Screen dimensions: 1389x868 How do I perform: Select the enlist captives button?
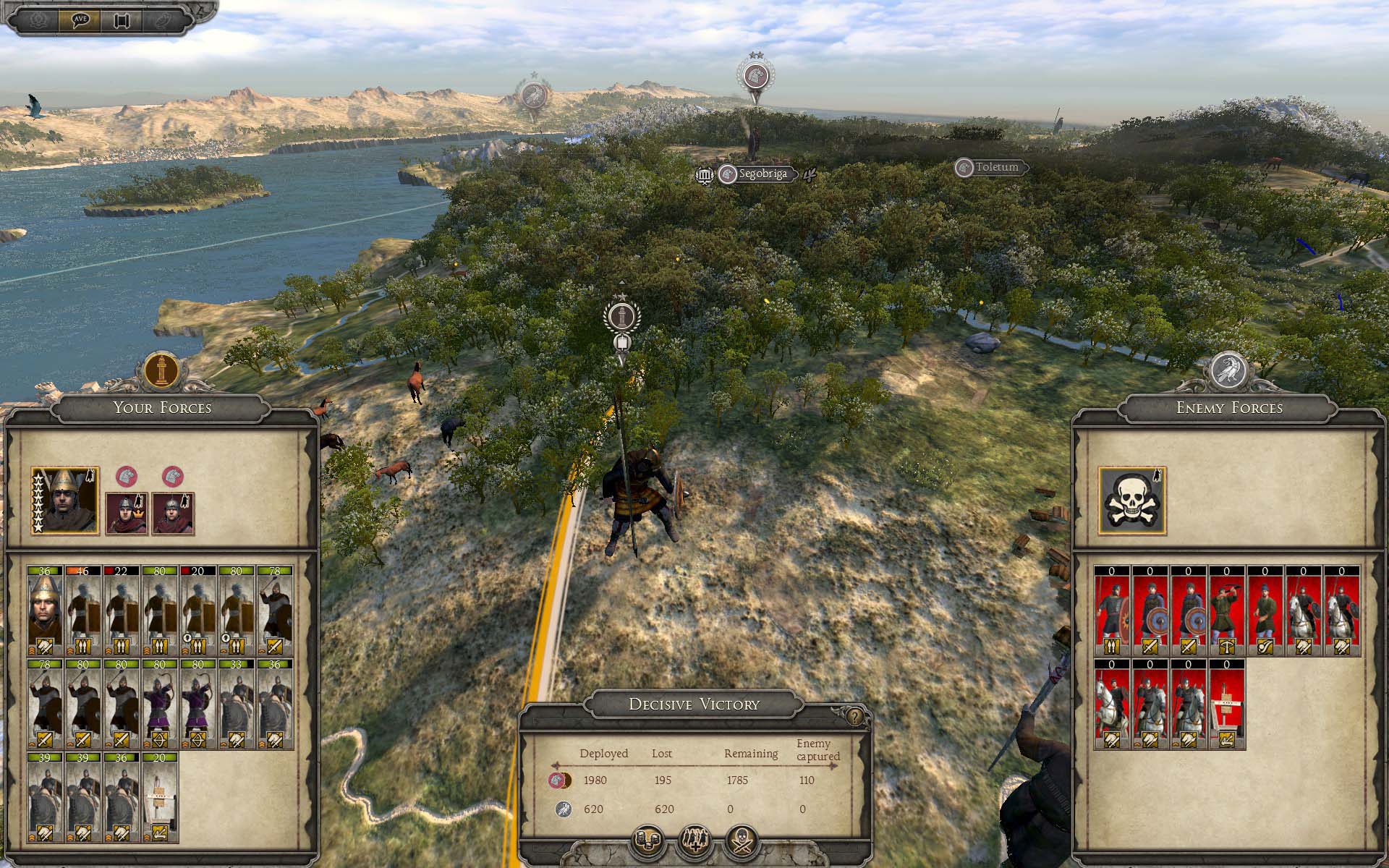[694, 841]
